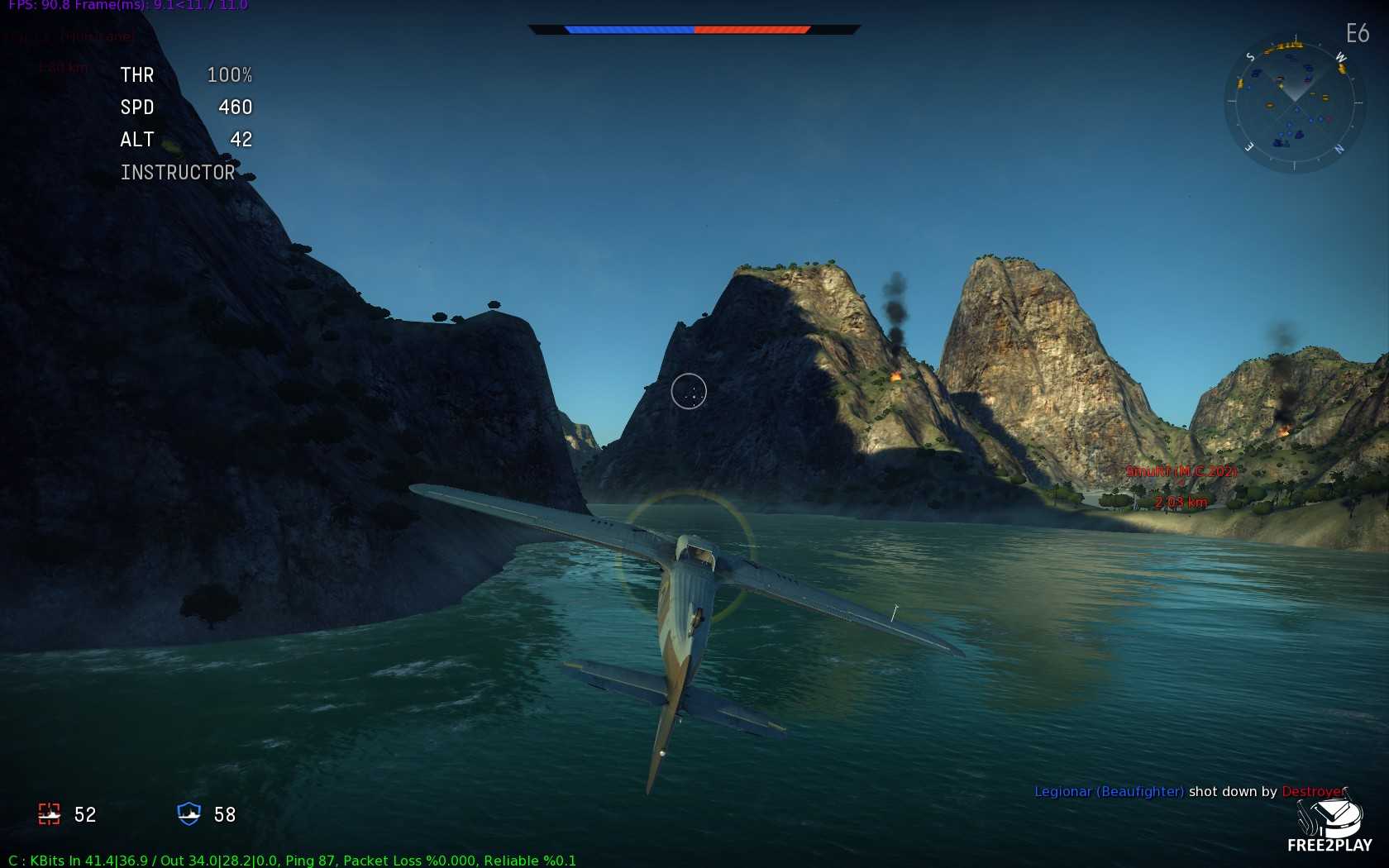Viewport: 1389px width, 868px height.
Task: Click the blue allied ships shield icon
Action: [x=189, y=814]
